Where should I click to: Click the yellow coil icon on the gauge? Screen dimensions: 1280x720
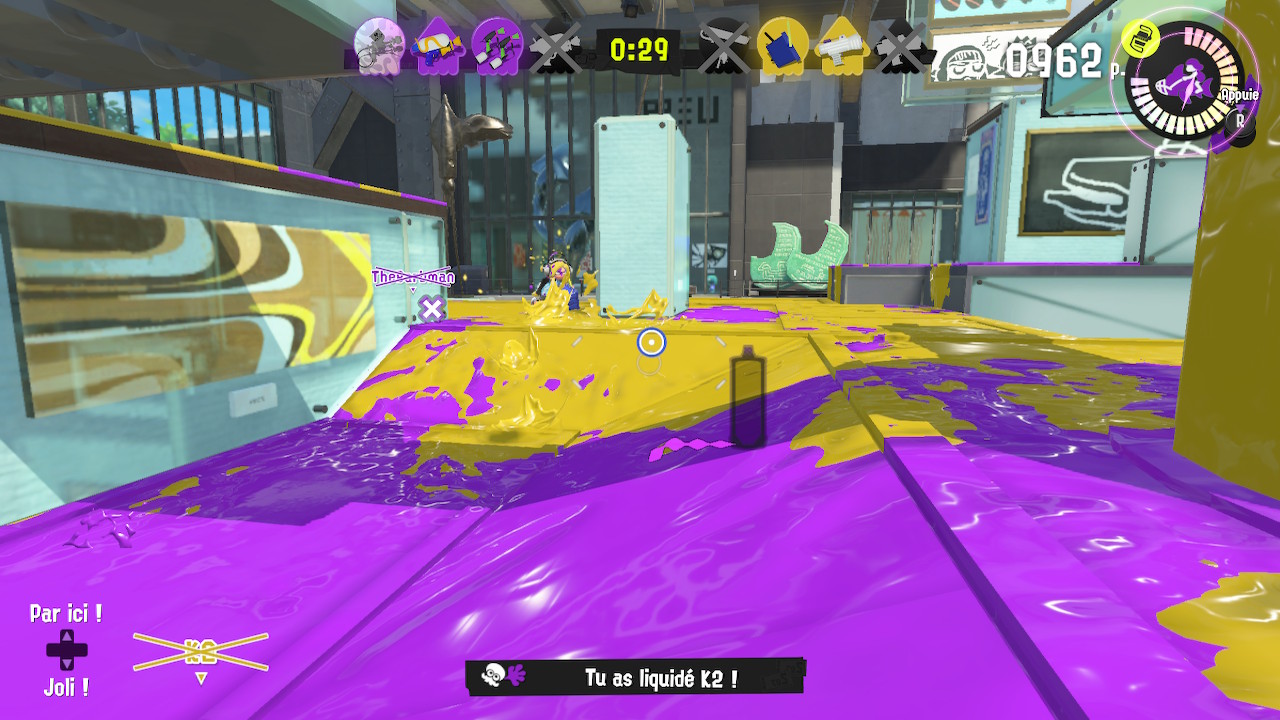(1138, 38)
